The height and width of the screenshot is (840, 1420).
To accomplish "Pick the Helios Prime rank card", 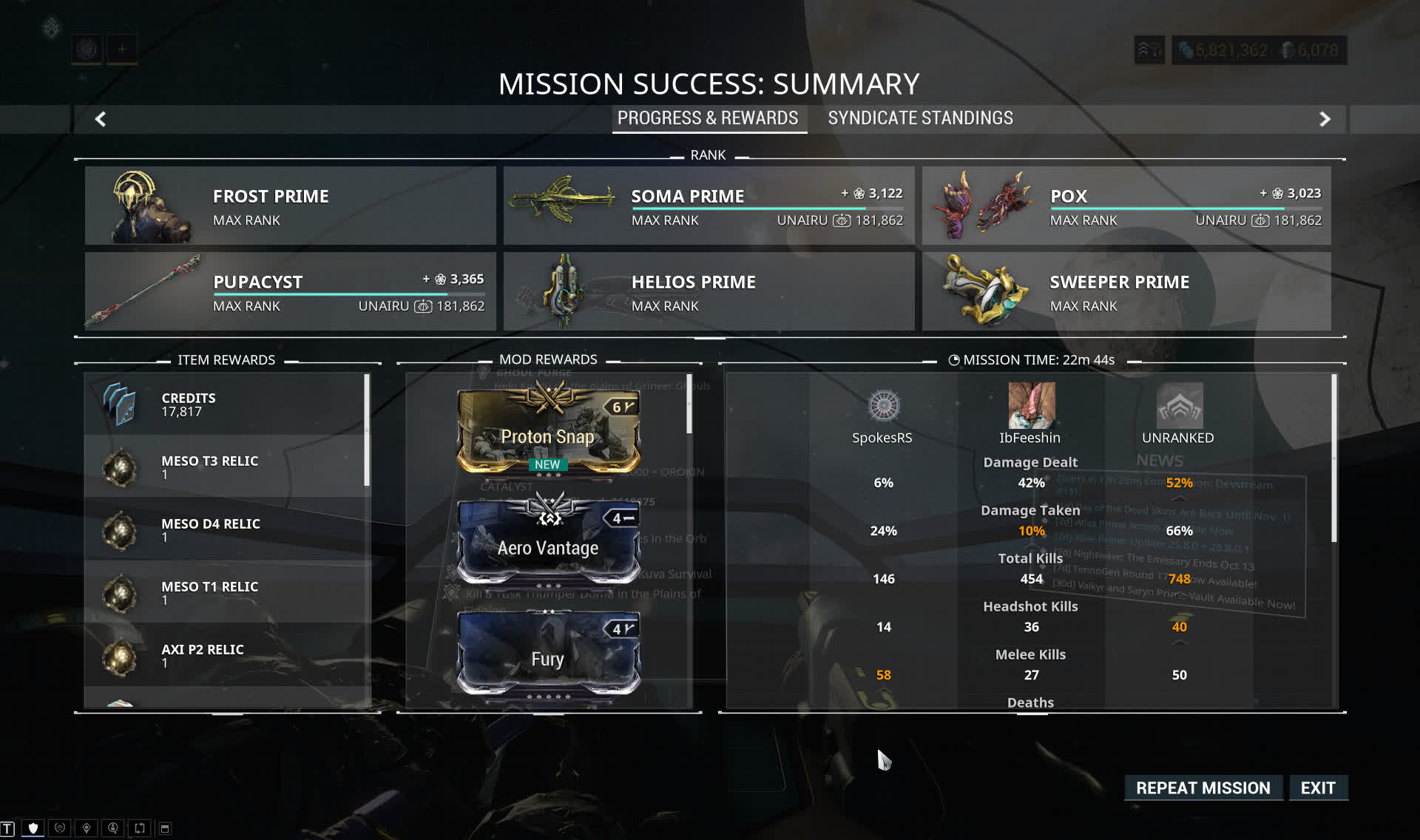I will pos(709,291).
